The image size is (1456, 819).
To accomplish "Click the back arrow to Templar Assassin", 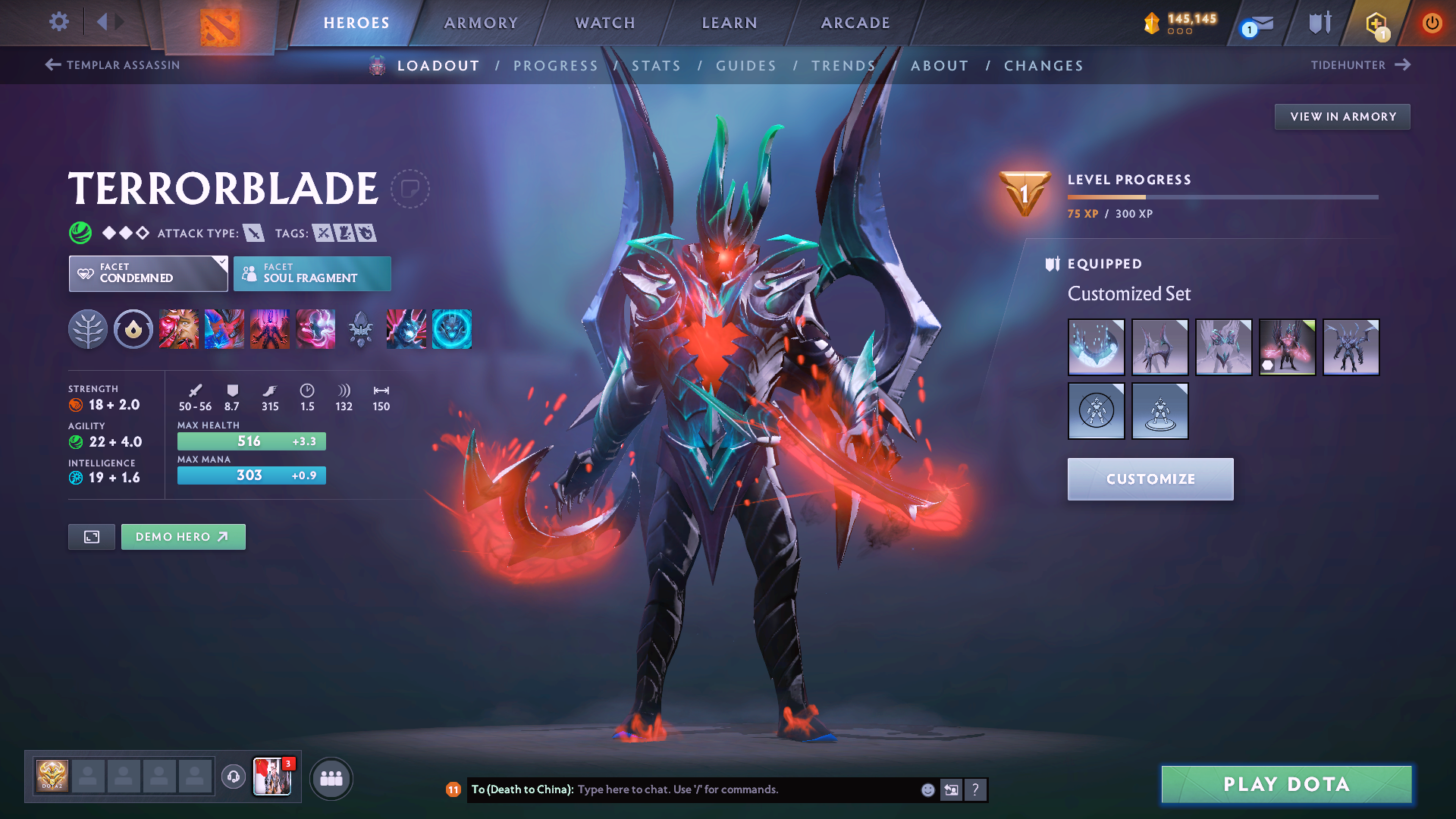I will 52,65.
